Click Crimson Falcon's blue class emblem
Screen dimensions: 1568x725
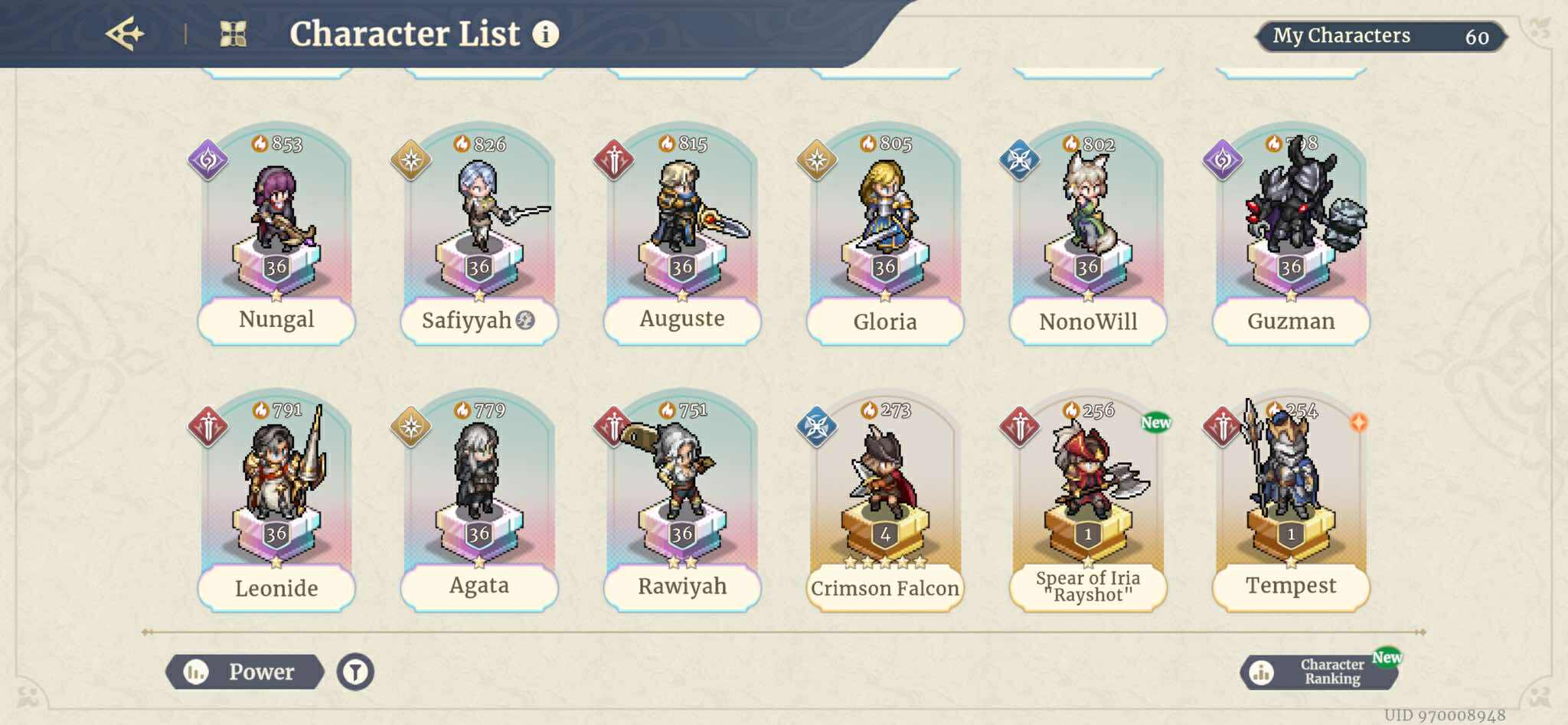point(816,427)
